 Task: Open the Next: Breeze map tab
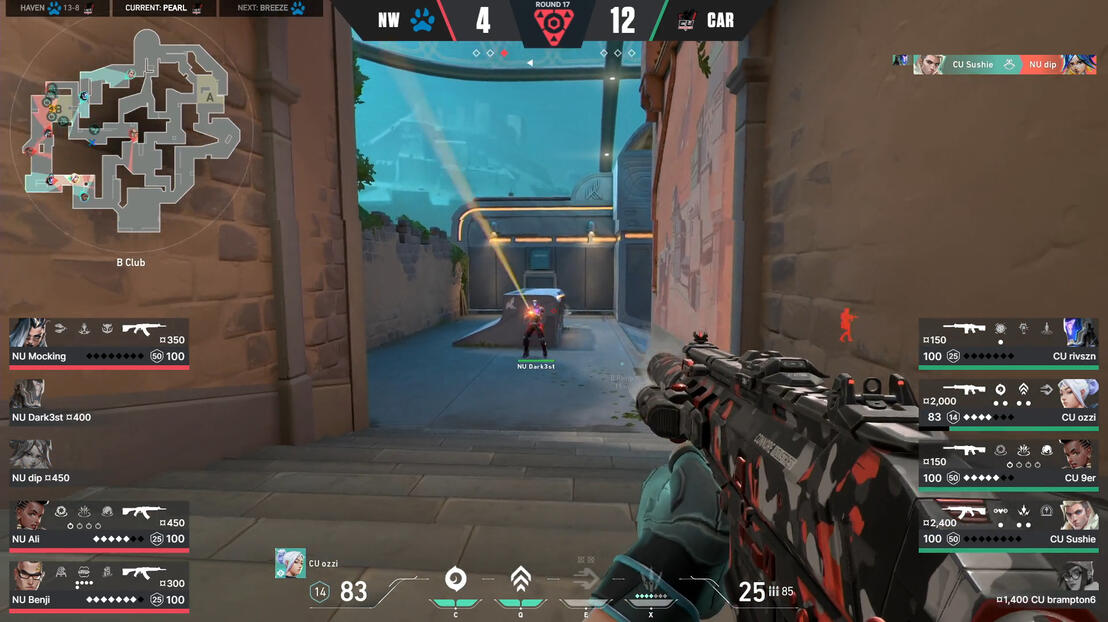click(x=271, y=8)
